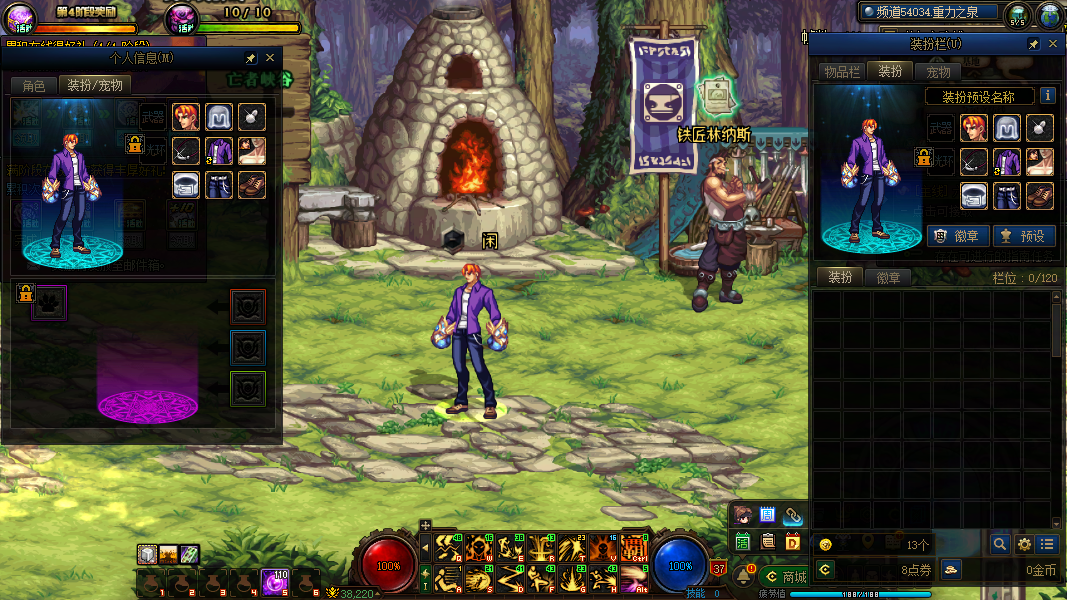Pin the 装扮栏 panel with pushpin icon
This screenshot has width=1067, height=600.
(1033, 45)
